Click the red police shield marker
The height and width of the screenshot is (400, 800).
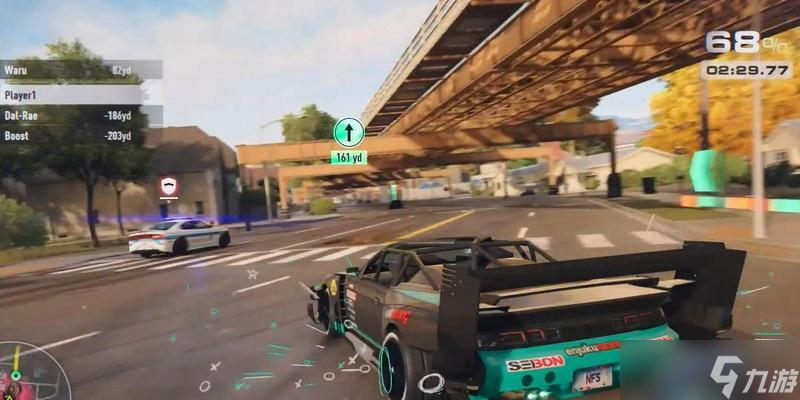tap(168, 186)
